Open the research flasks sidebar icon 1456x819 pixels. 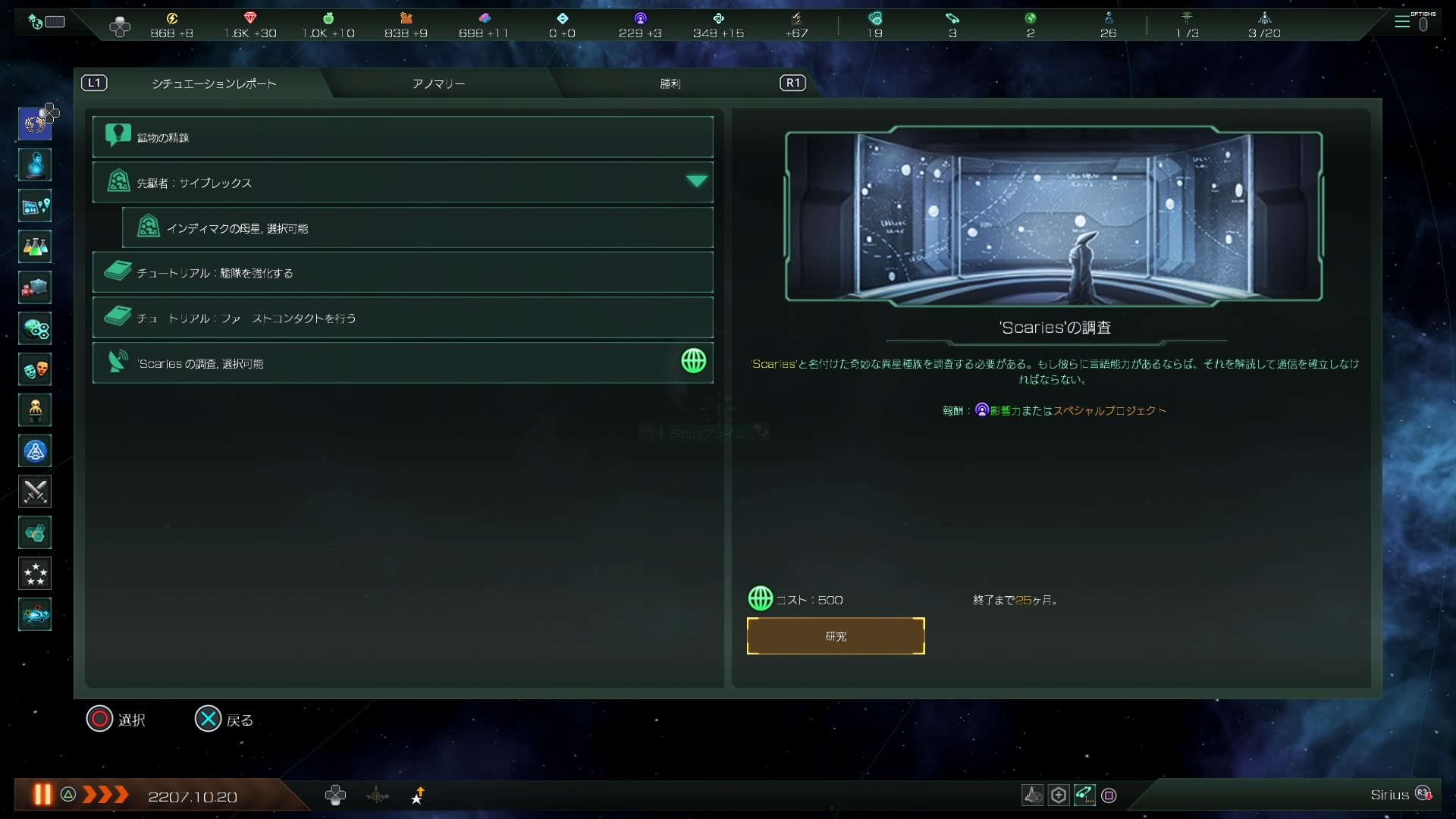point(35,246)
